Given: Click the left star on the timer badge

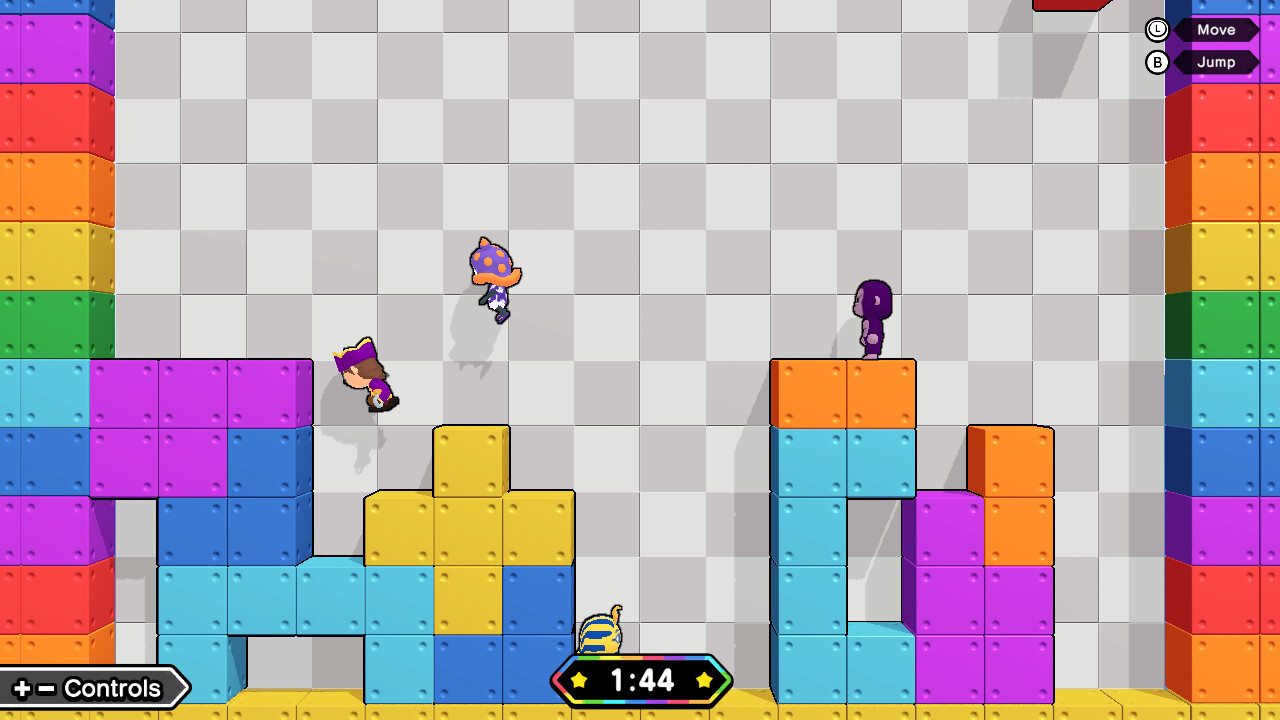Looking at the screenshot, I should click(x=580, y=682).
